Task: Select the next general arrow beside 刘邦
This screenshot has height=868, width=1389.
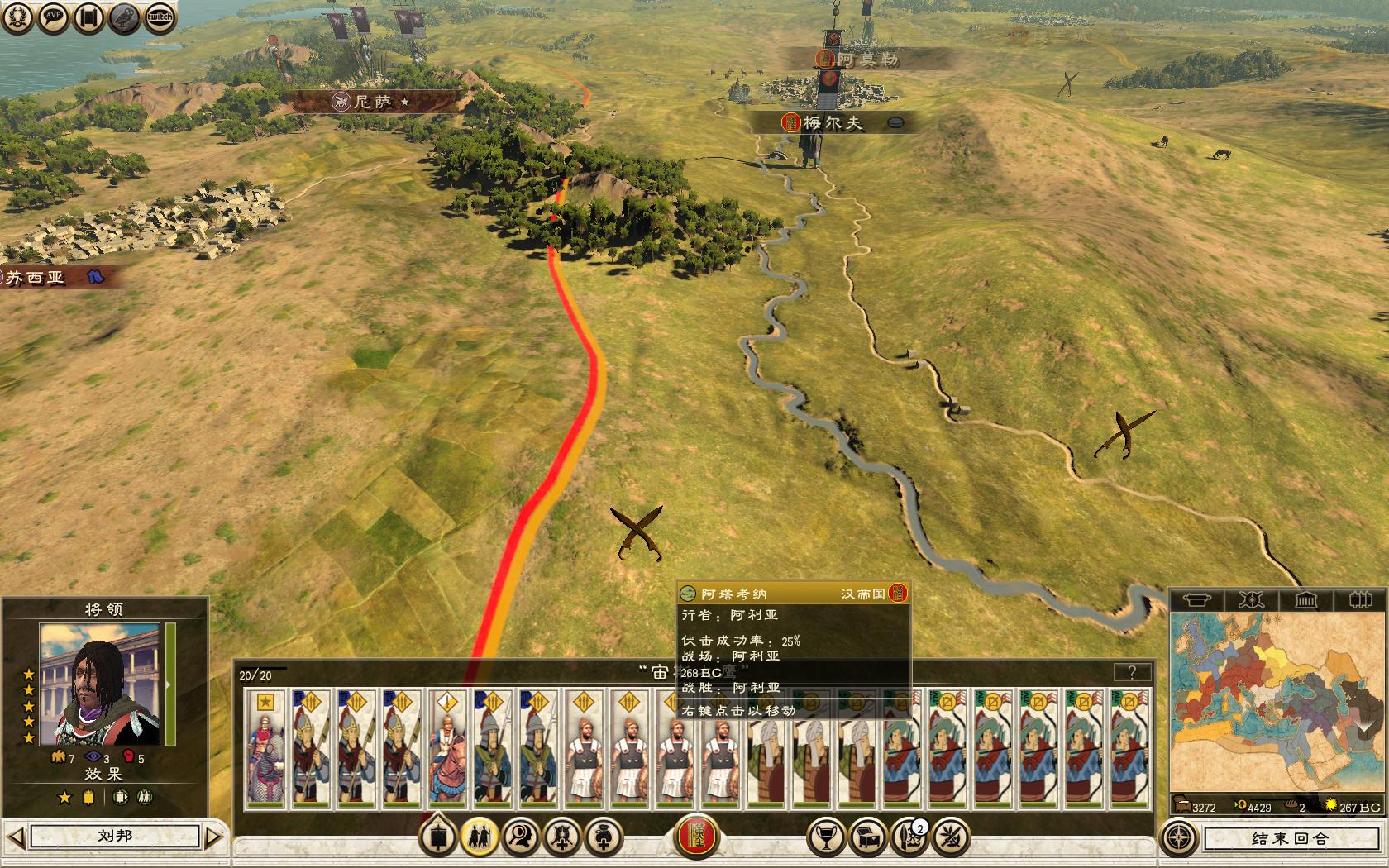Action: tap(213, 837)
